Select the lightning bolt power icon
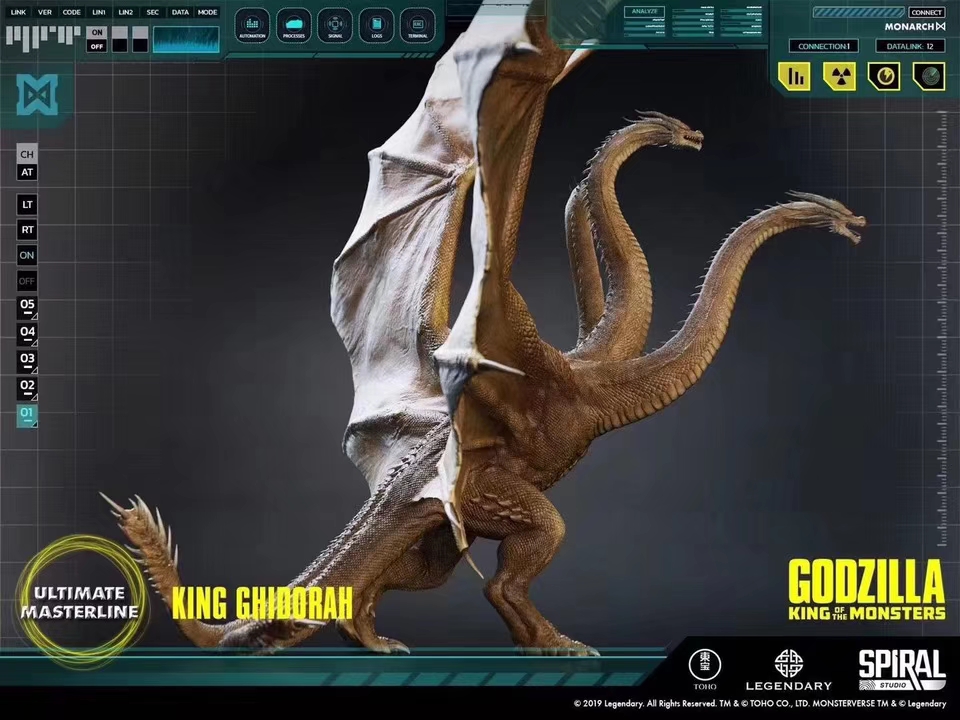This screenshot has width=960, height=720. [884, 76]
